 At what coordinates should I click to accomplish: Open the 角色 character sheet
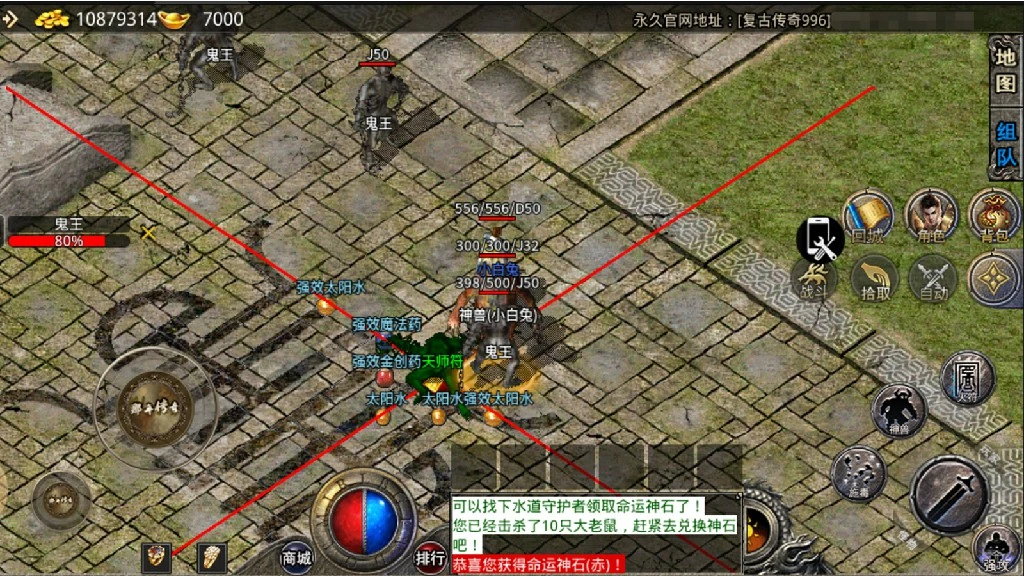[x=930, y=217]
